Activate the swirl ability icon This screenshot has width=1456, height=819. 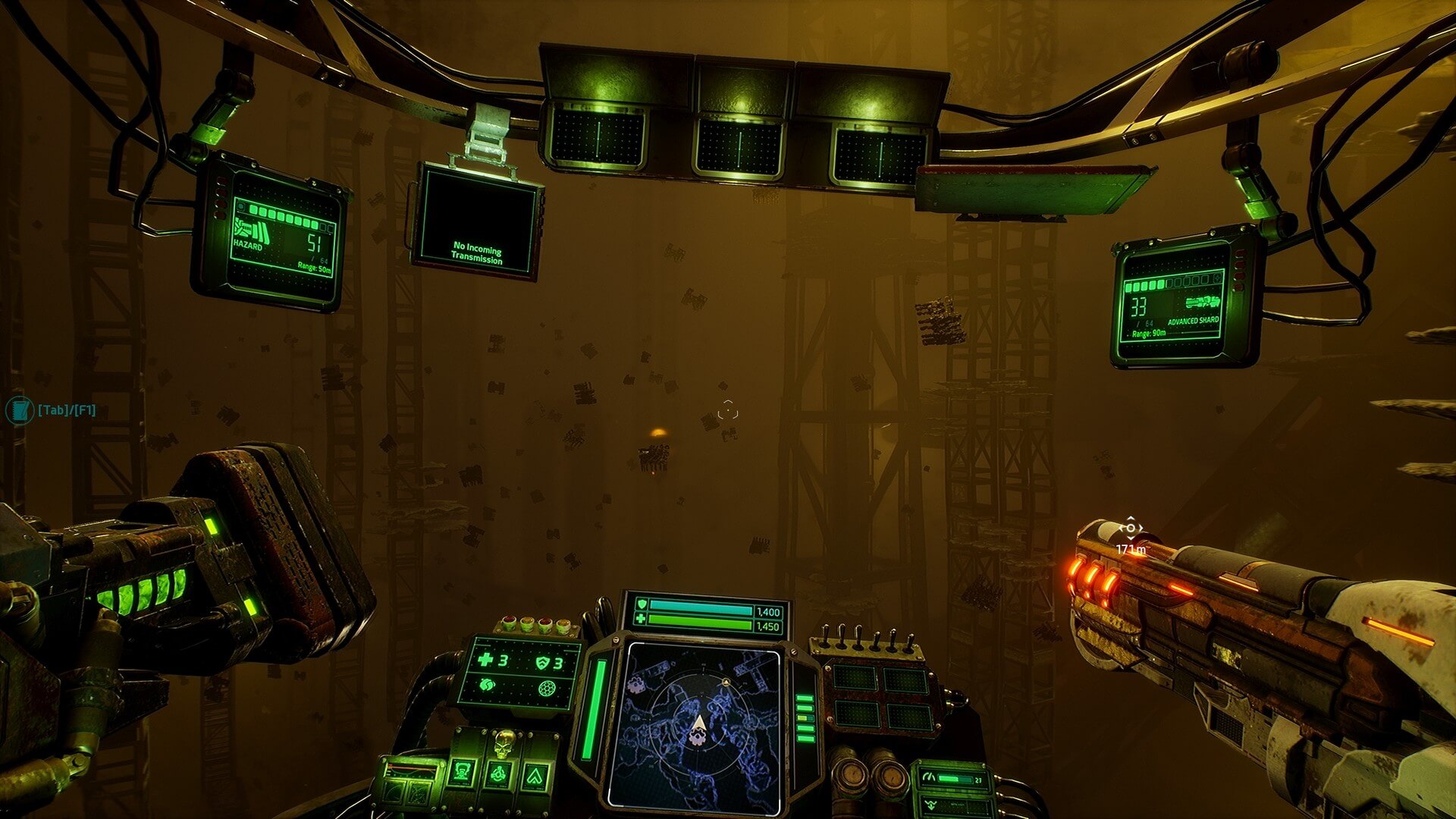pyautogui.click(x=487, y=686)
